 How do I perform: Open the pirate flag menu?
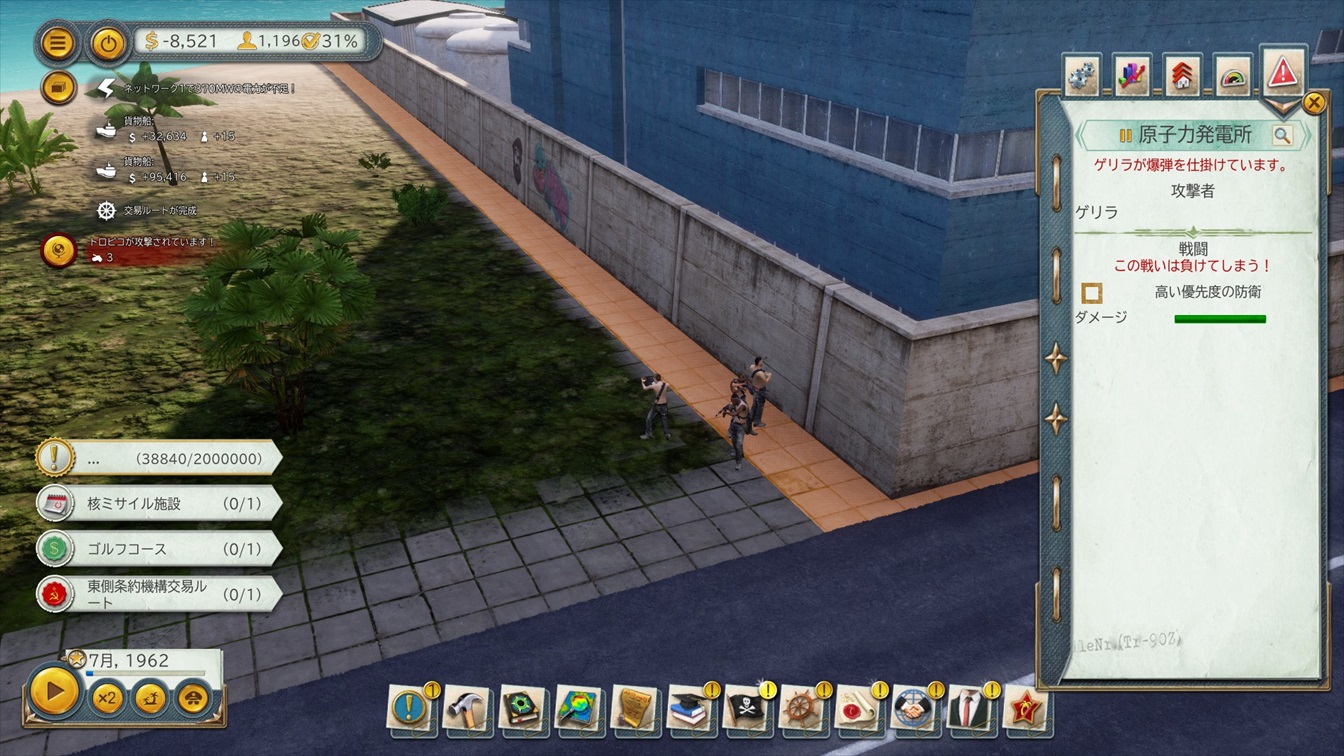(745, 708)
